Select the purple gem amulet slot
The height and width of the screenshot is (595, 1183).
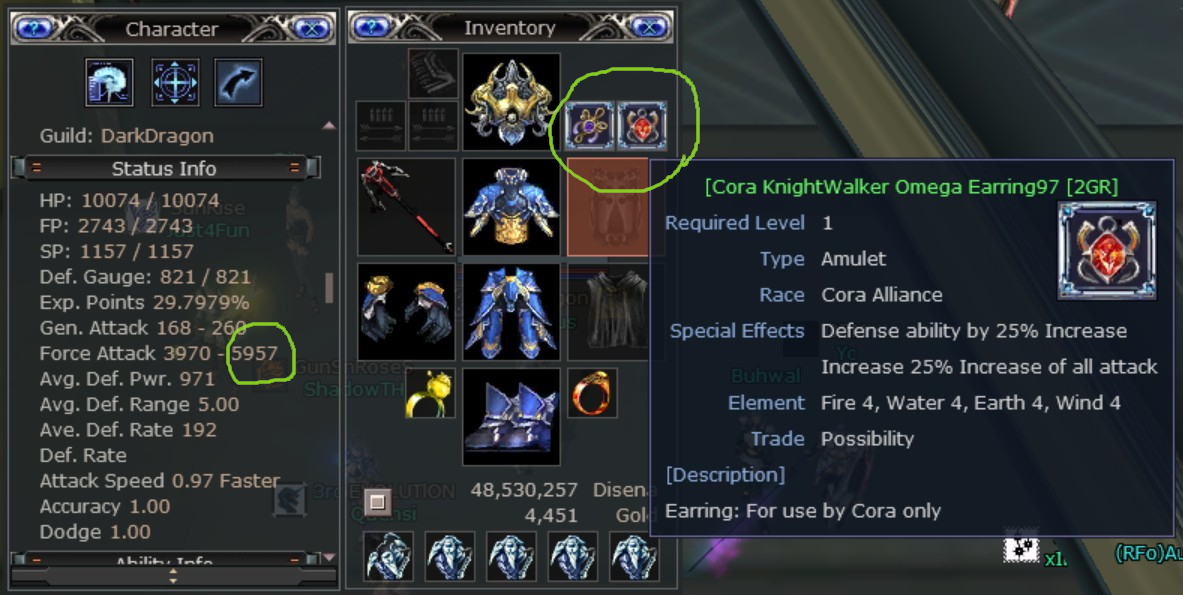click(591, 125)
